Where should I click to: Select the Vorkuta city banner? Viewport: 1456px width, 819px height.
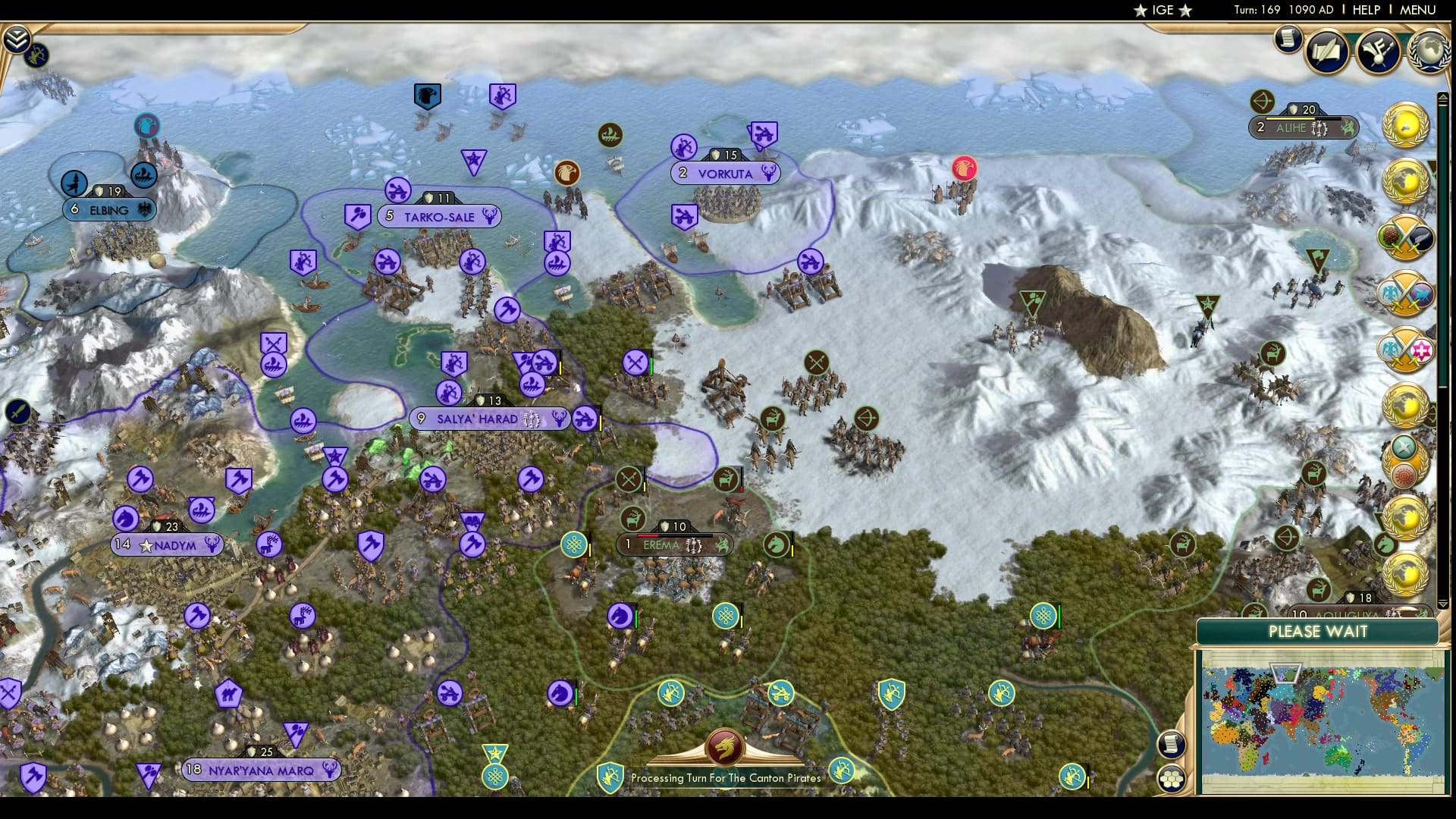pos(724,174)
